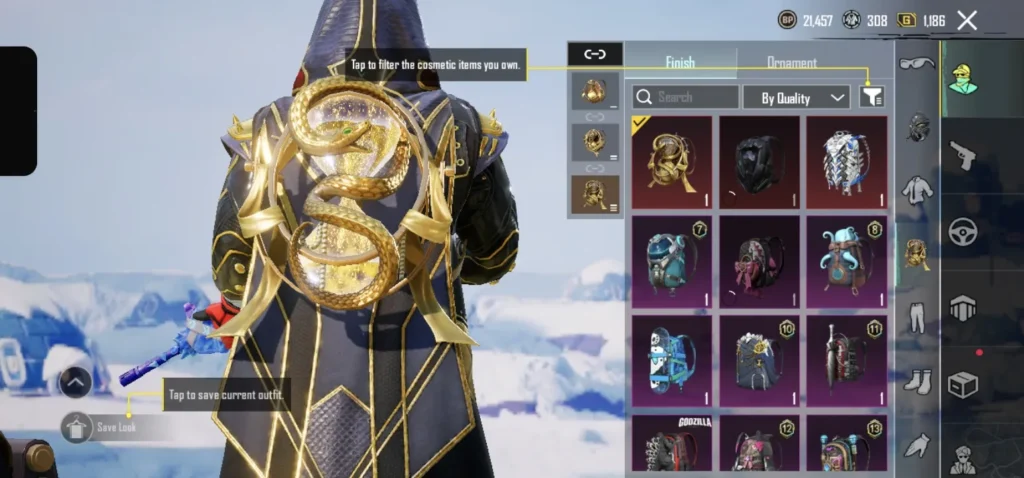
Task: Open the shoes category
Action: tap(917, 381)
